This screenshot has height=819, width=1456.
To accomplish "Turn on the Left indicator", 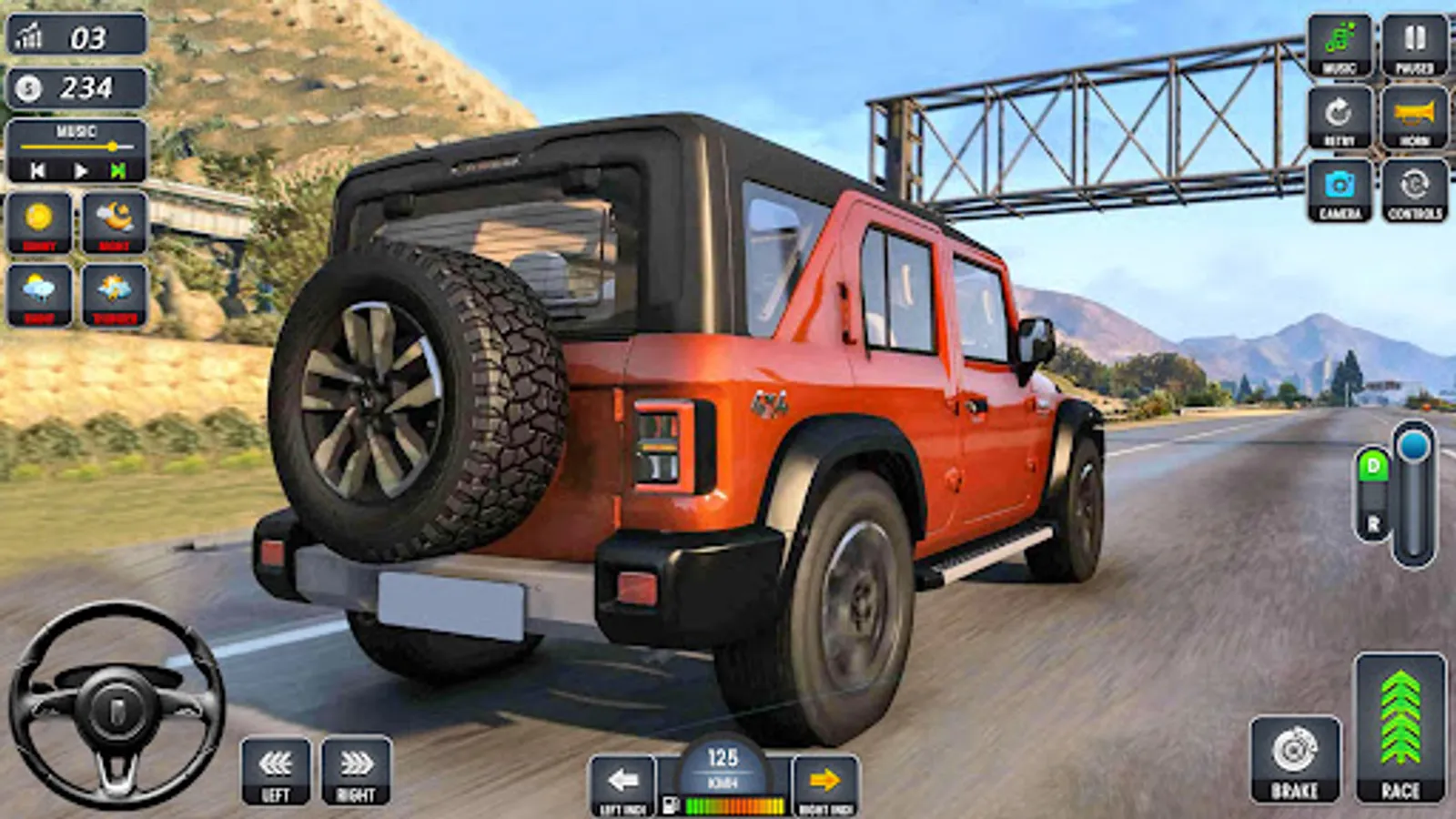I will pos(623,781).
